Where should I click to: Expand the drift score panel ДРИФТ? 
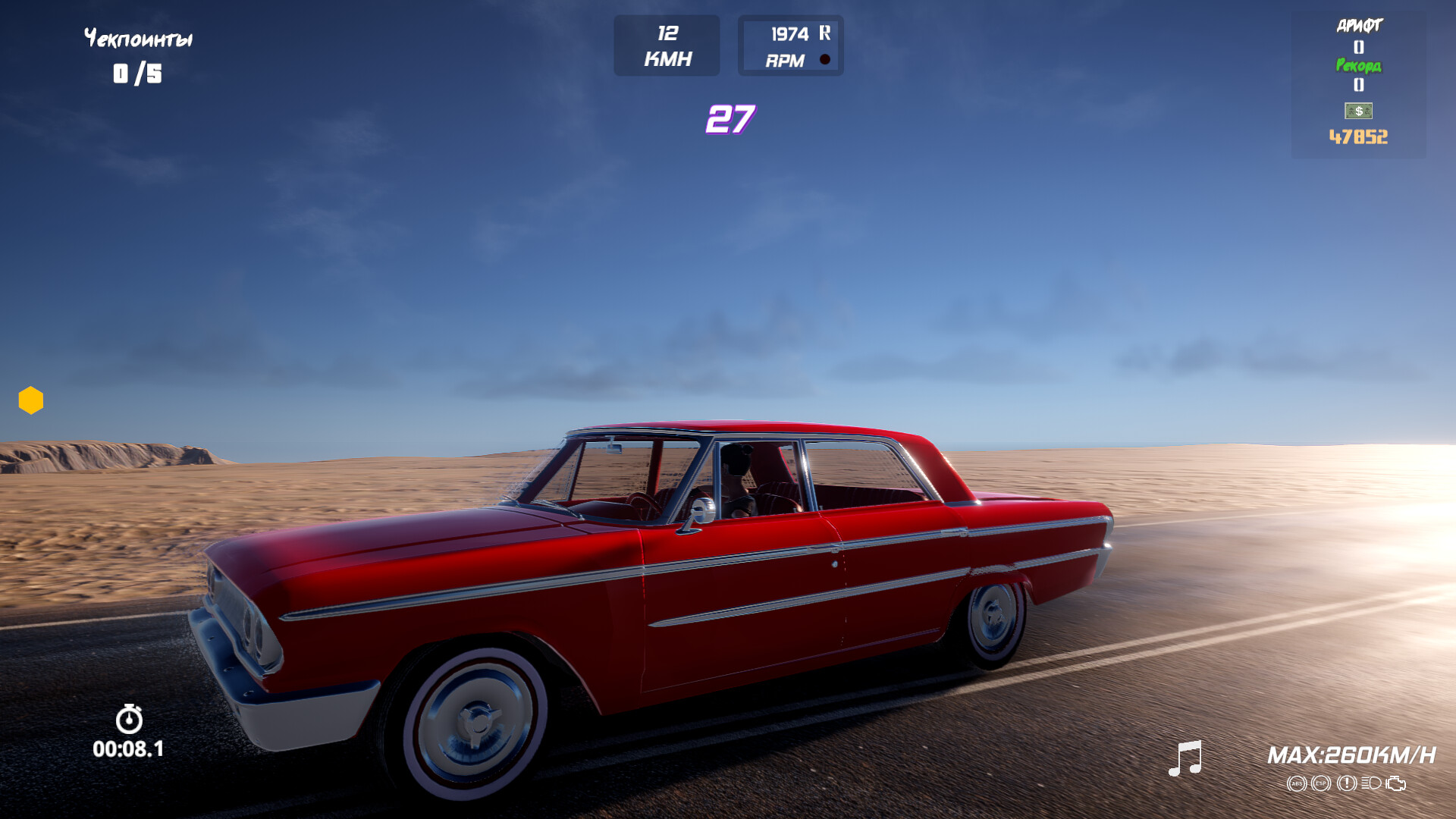click(1360, 24)
